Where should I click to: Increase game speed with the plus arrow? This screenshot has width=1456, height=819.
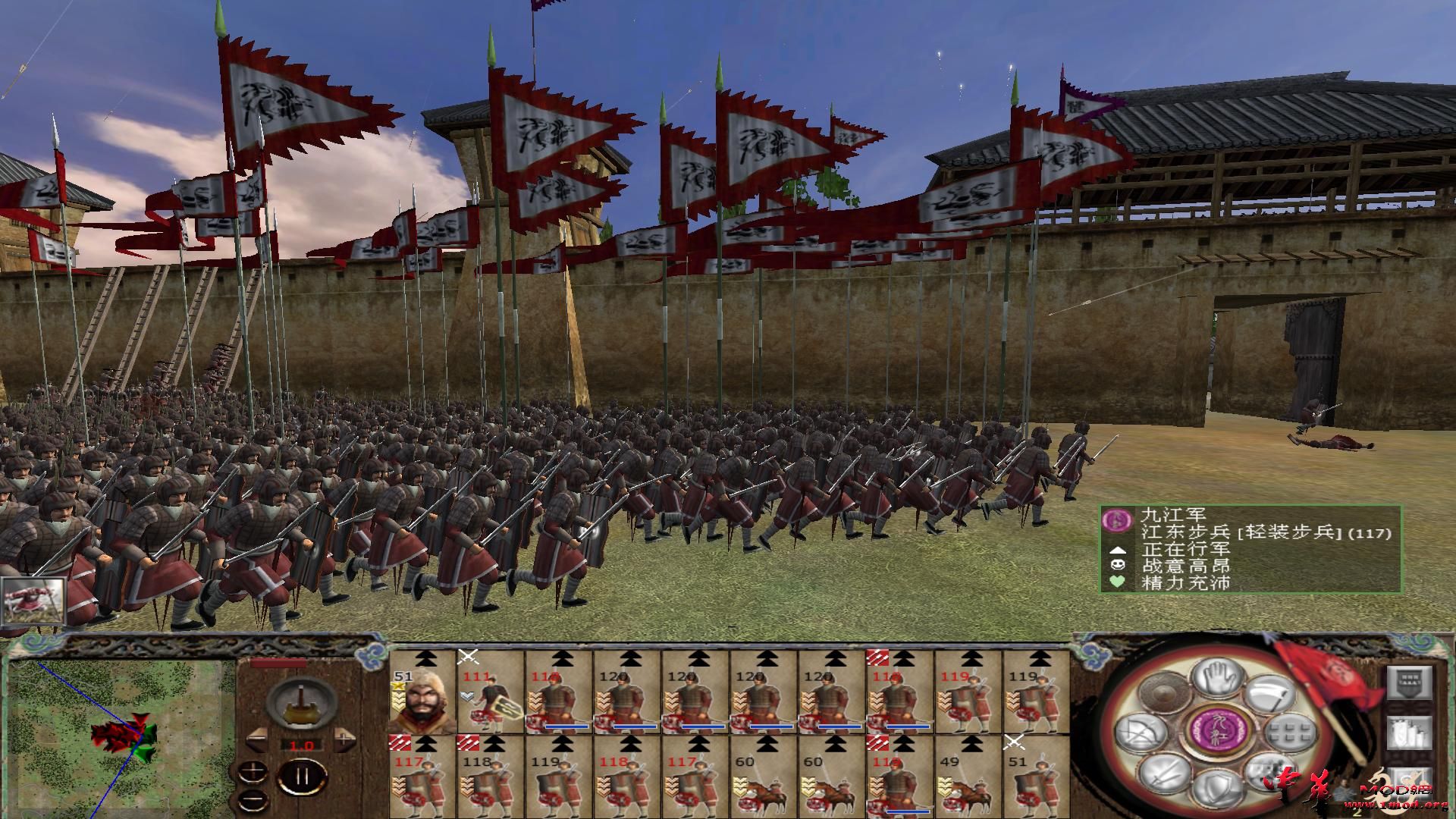344,738
